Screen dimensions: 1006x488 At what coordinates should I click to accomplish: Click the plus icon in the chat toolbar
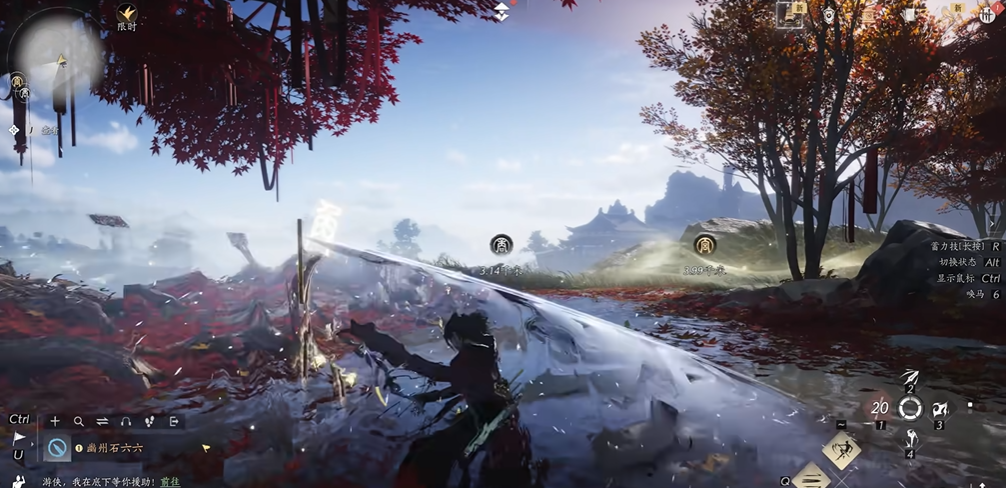pos(55,421)
